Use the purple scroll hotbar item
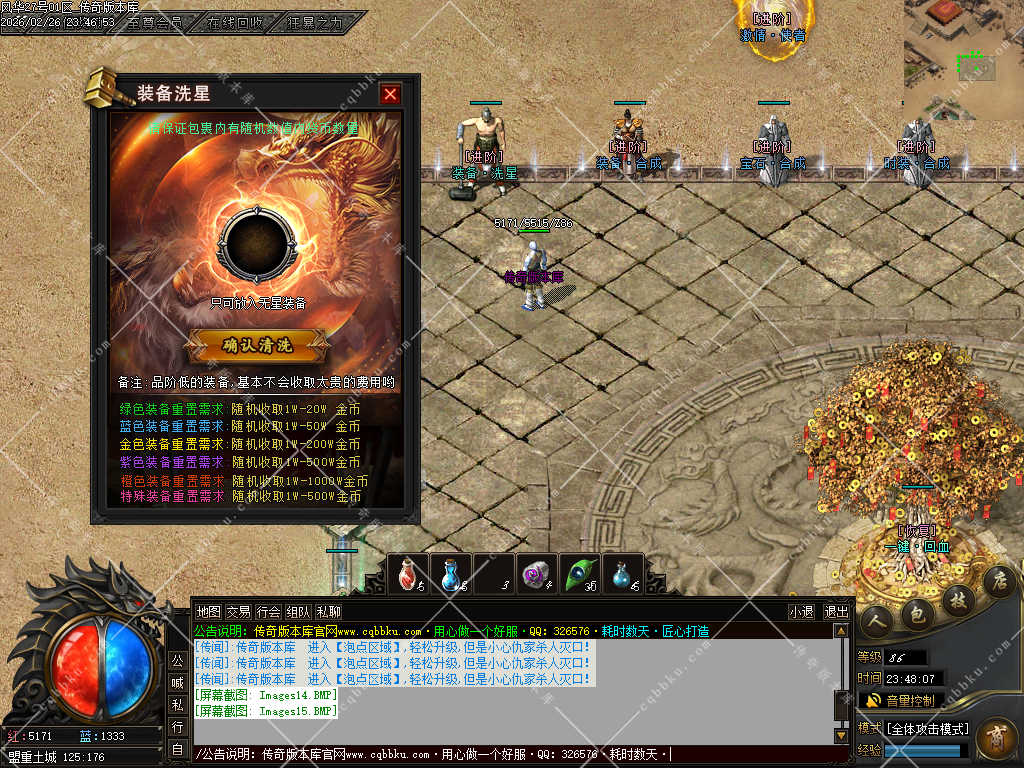The width and height of the screenshot is (1024, 768). 537,575
